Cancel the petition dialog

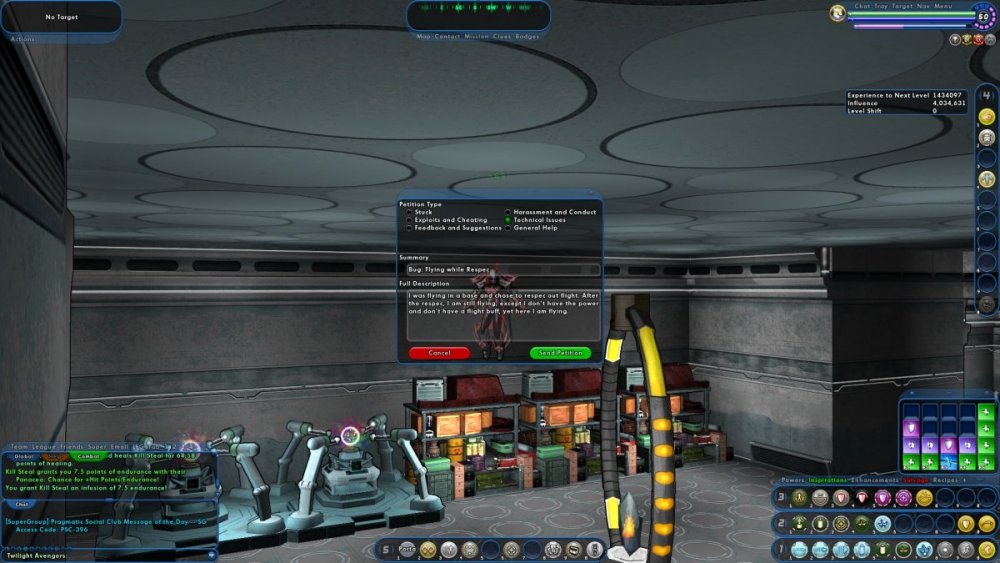[x=439, y=353]
